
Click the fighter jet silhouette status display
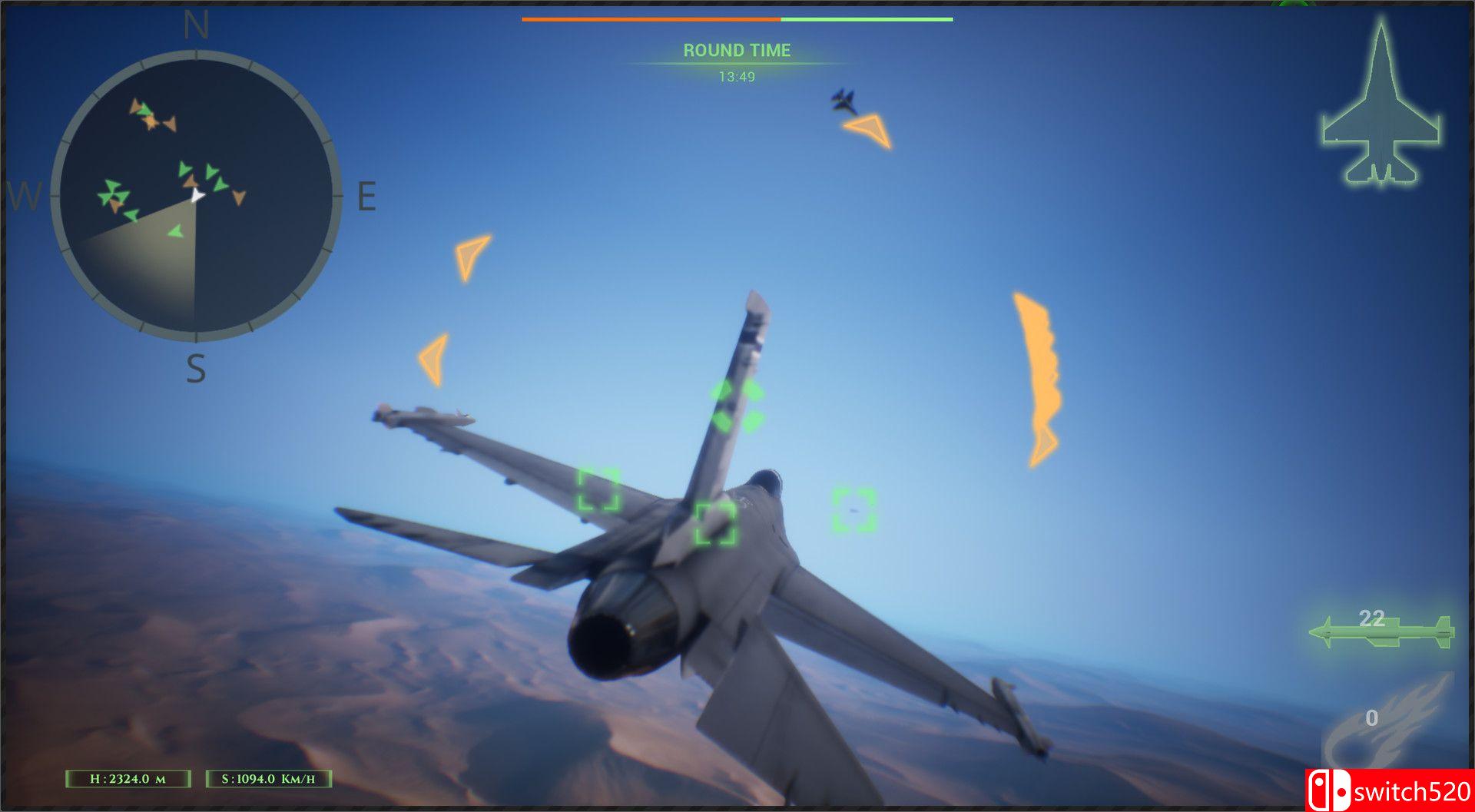(1381, 104)
